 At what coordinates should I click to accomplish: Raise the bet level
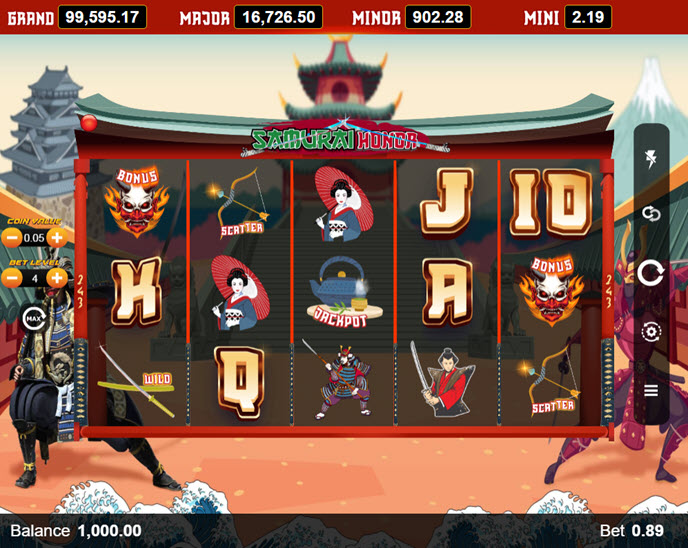tap(57, 278)
